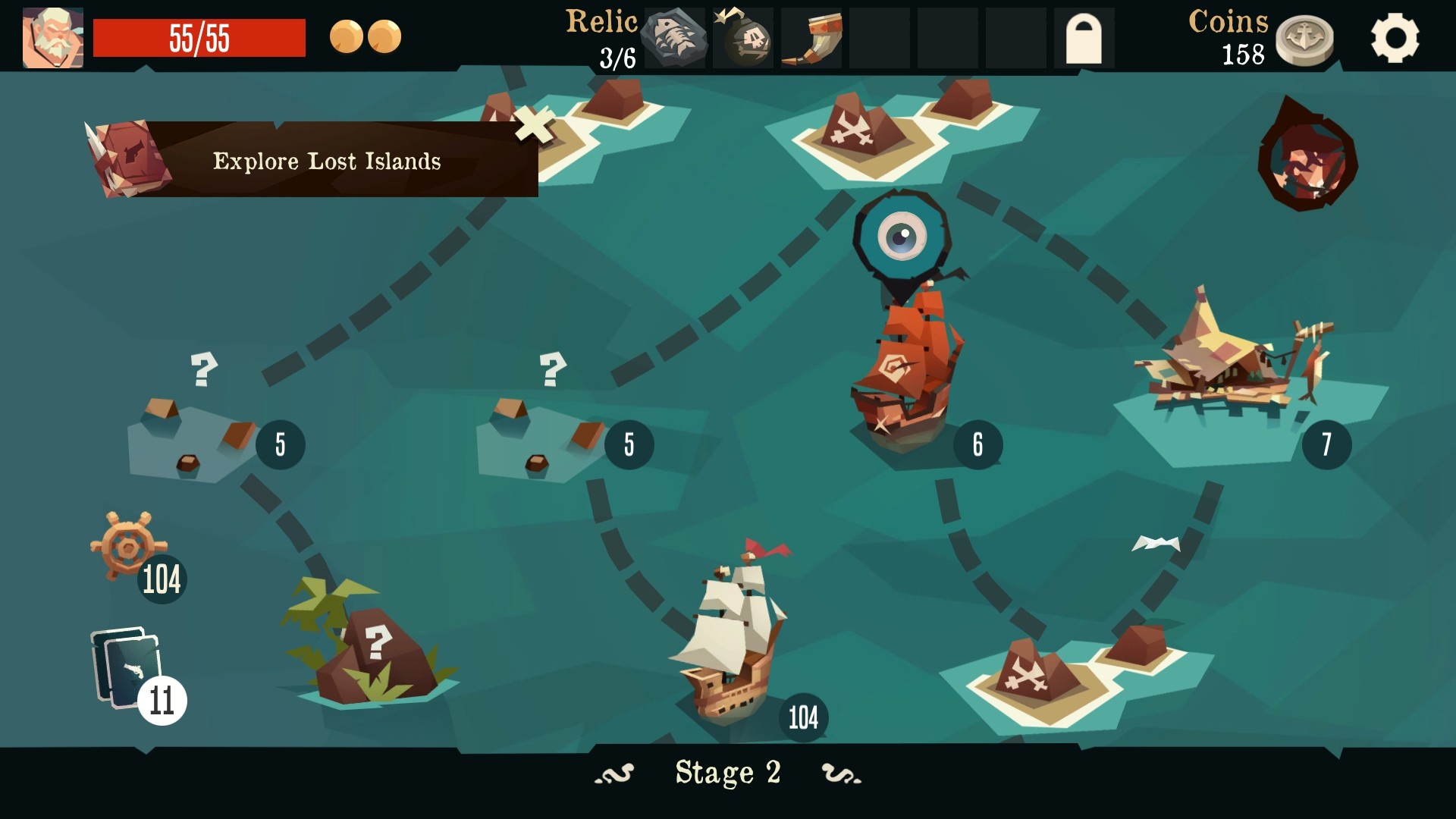Click the Stage 2 label
1456x819 pixels.
(x=728, y=773)
